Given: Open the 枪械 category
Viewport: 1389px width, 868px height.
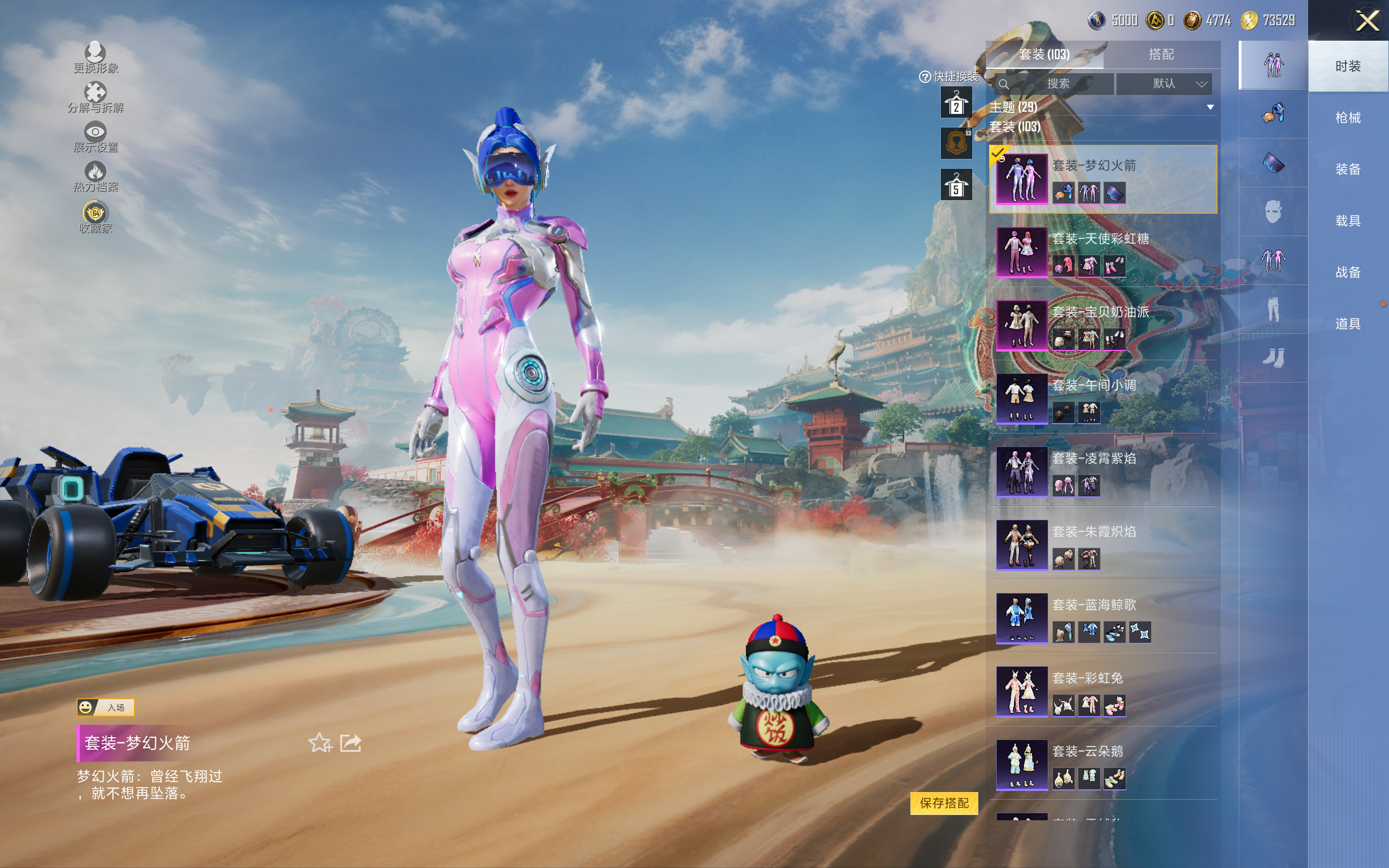Looking at the screenshot, I should (1347, 118).
